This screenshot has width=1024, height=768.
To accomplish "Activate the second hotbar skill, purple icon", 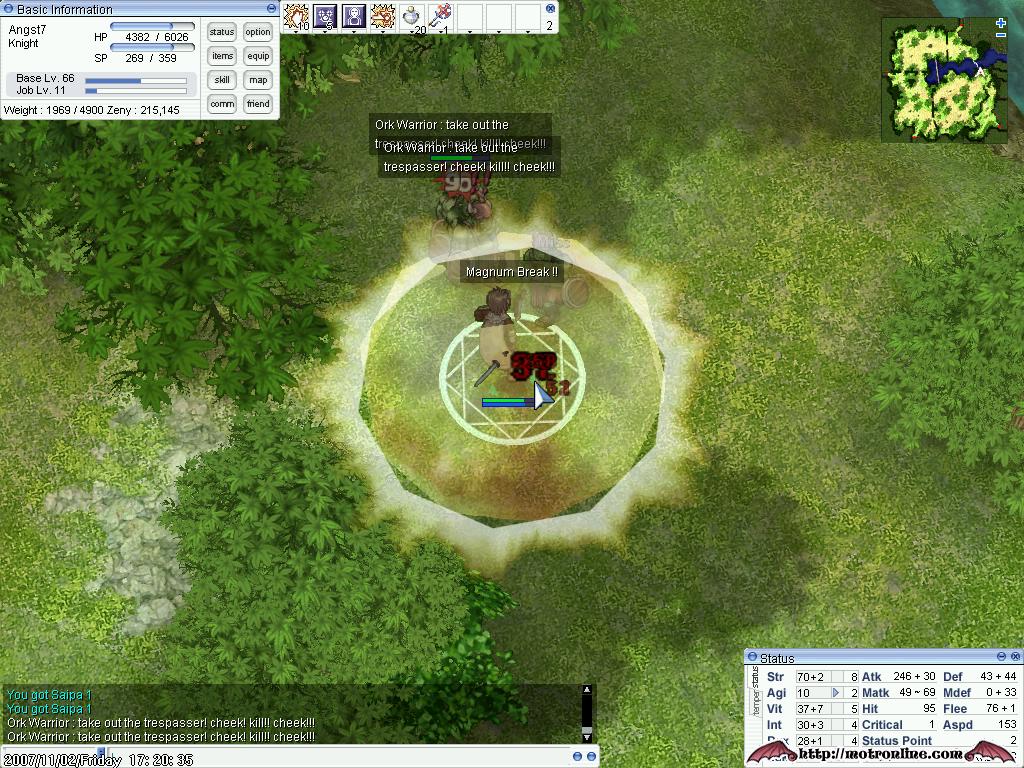I will tap(325, 16).
